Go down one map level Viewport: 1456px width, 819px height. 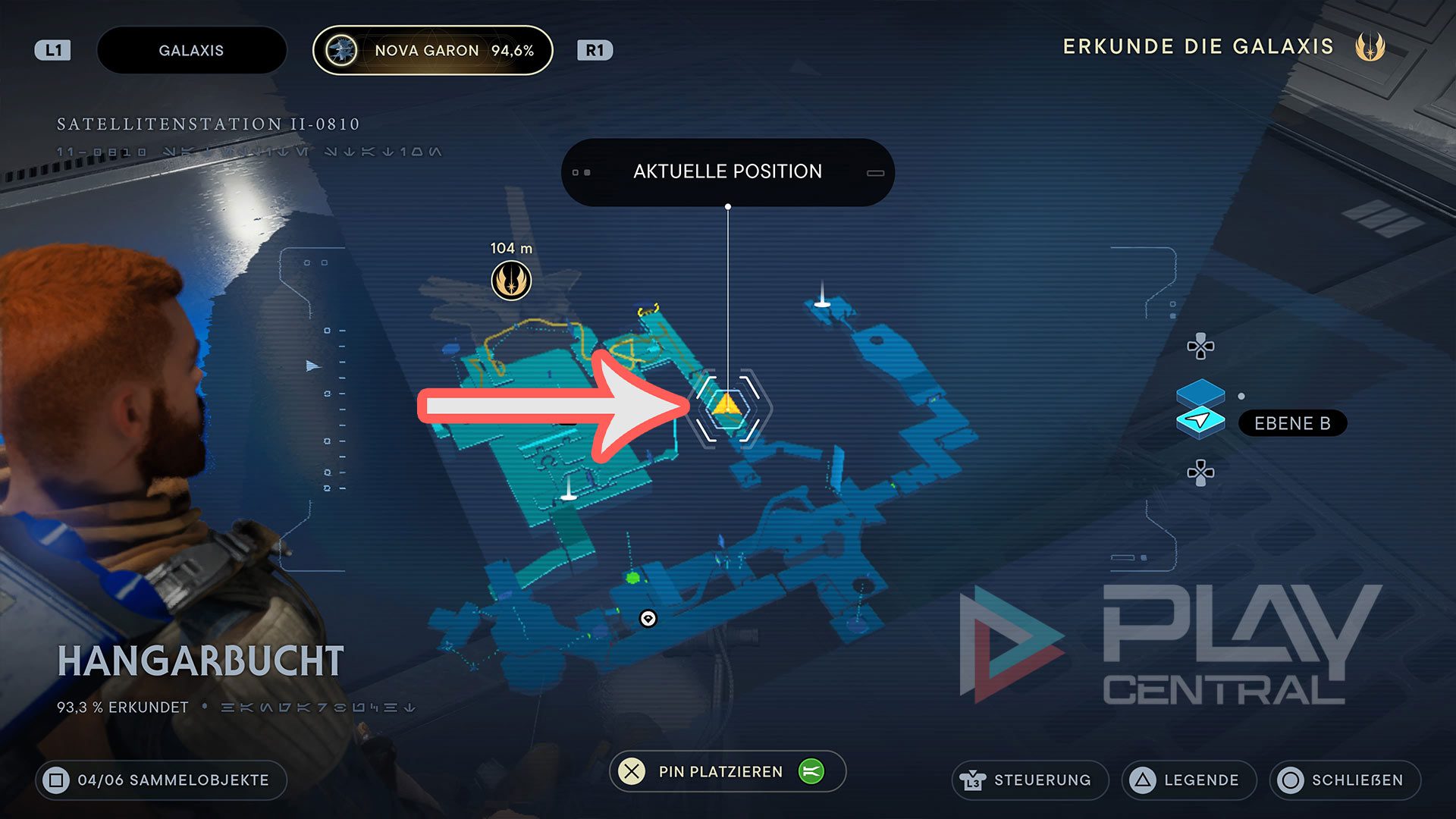coord(1200,472)
